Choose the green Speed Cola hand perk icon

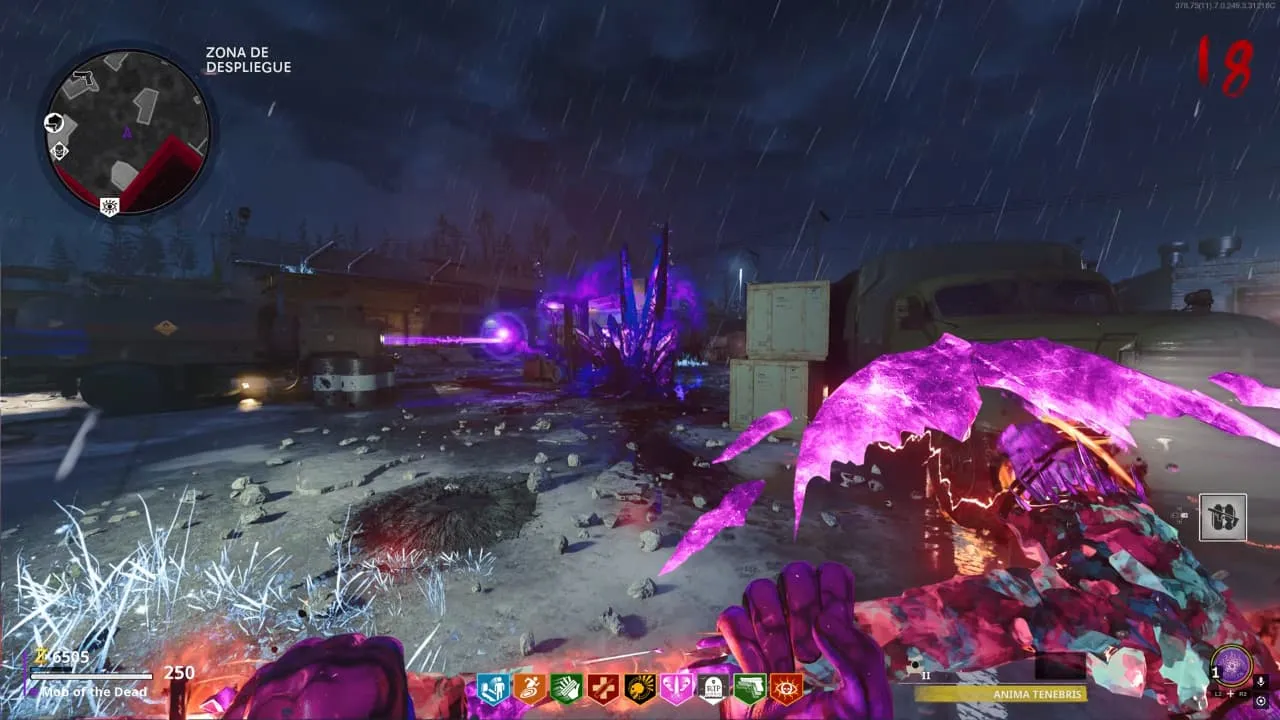[566, 688]
